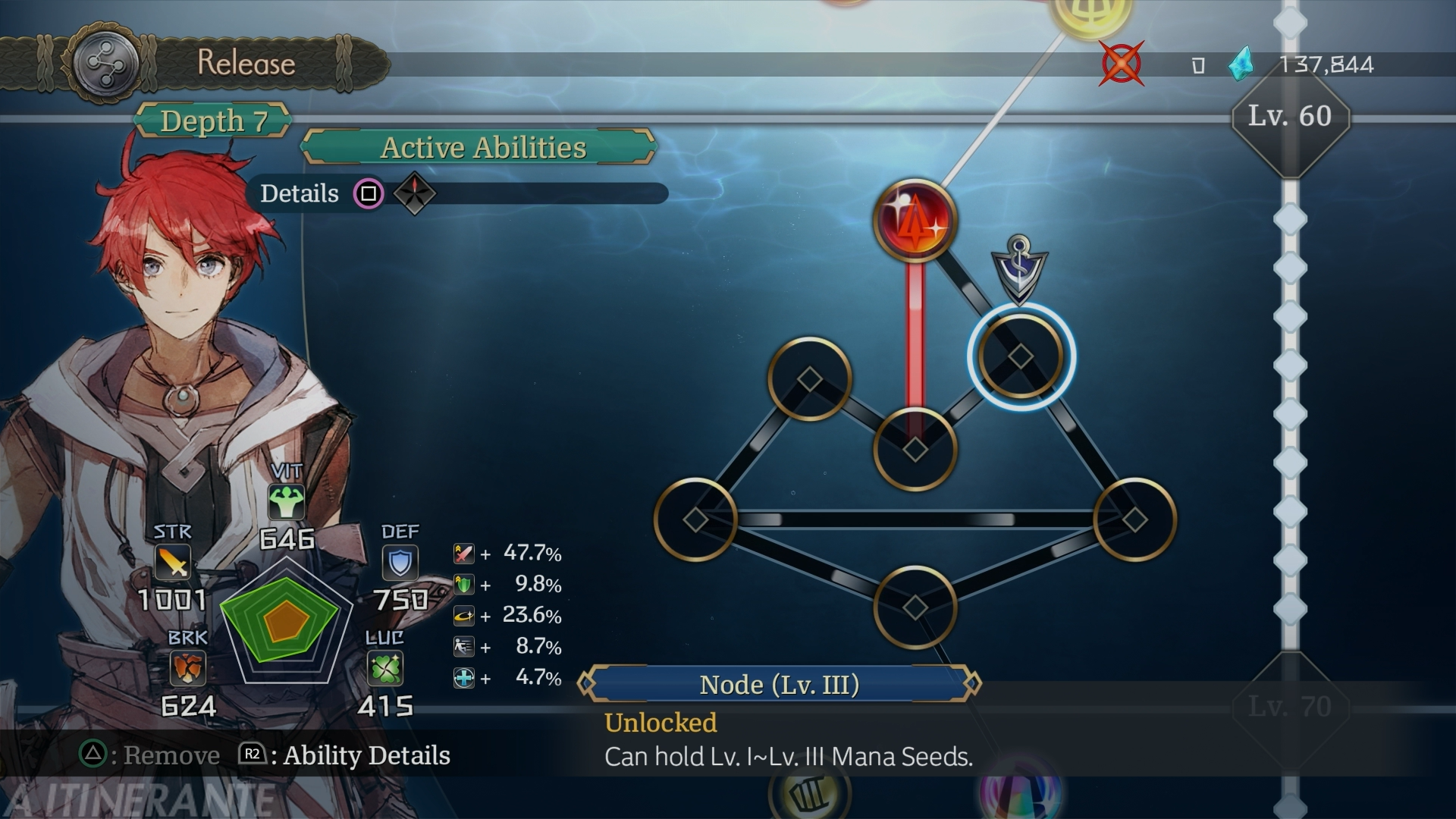The width and height of the screenshot is (1456, 819).
Task: Click the red crossed-out circle icon
Action: [1121, 64]
